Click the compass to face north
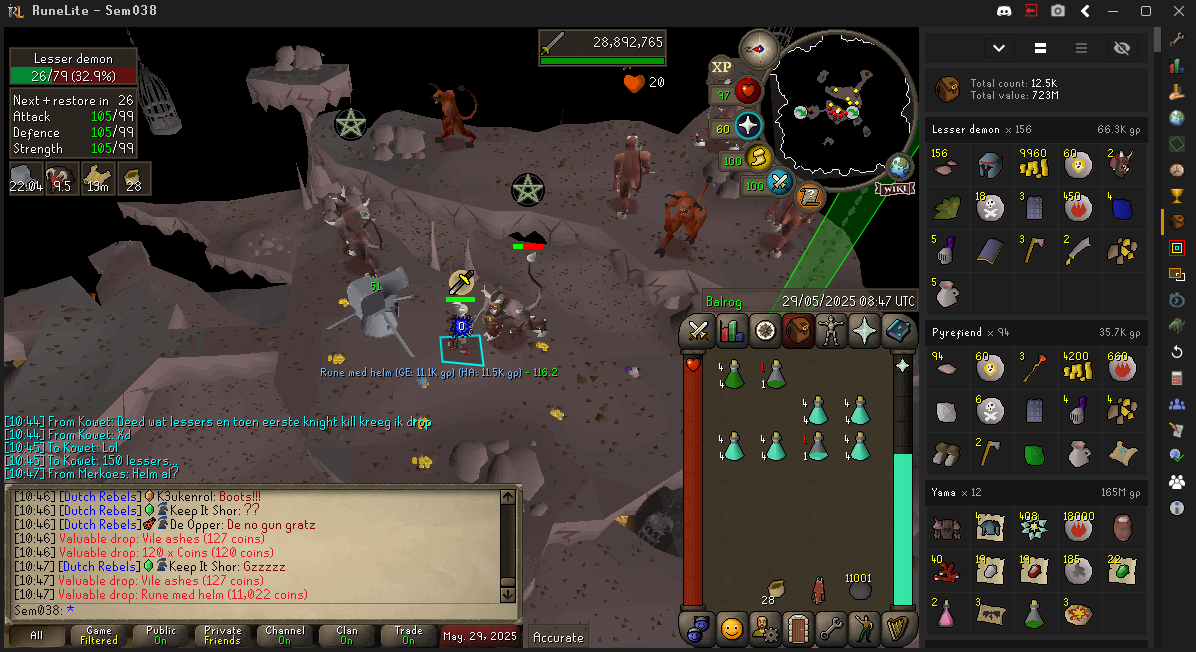The height and width of the screenshot is (652, 1196). (x=759, y=48)
